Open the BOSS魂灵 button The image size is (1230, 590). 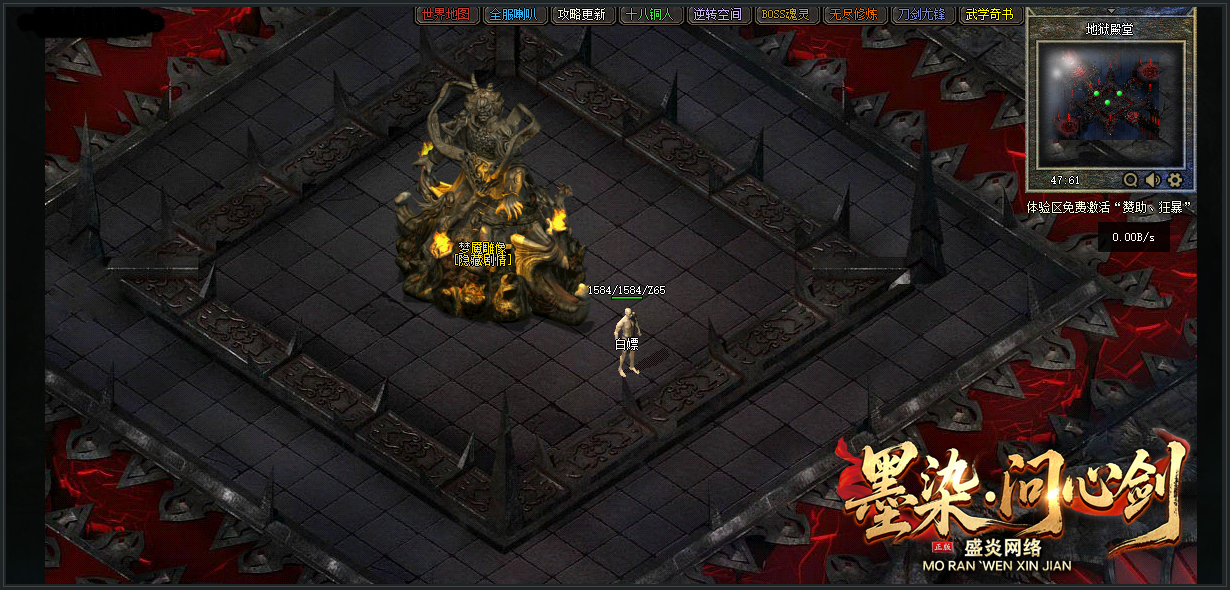787,15
